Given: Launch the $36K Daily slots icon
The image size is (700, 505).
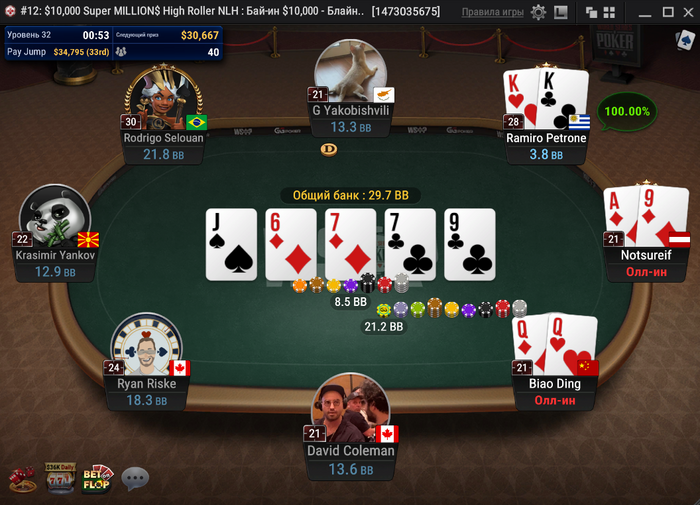Looking at the screenshot, I should [61, 478].
